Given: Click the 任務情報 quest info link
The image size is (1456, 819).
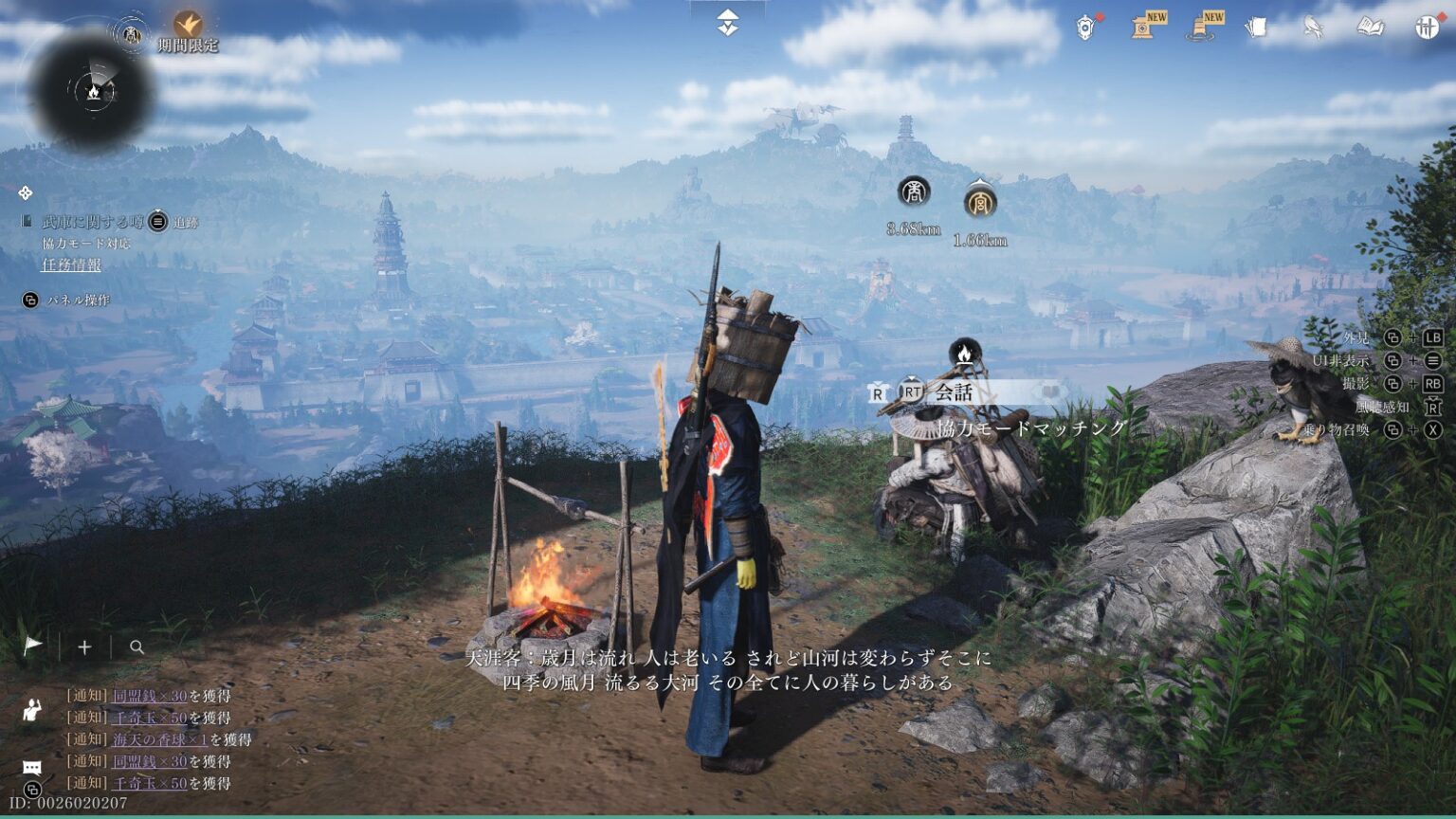Looking at the screenshot, I should point(71,264).
